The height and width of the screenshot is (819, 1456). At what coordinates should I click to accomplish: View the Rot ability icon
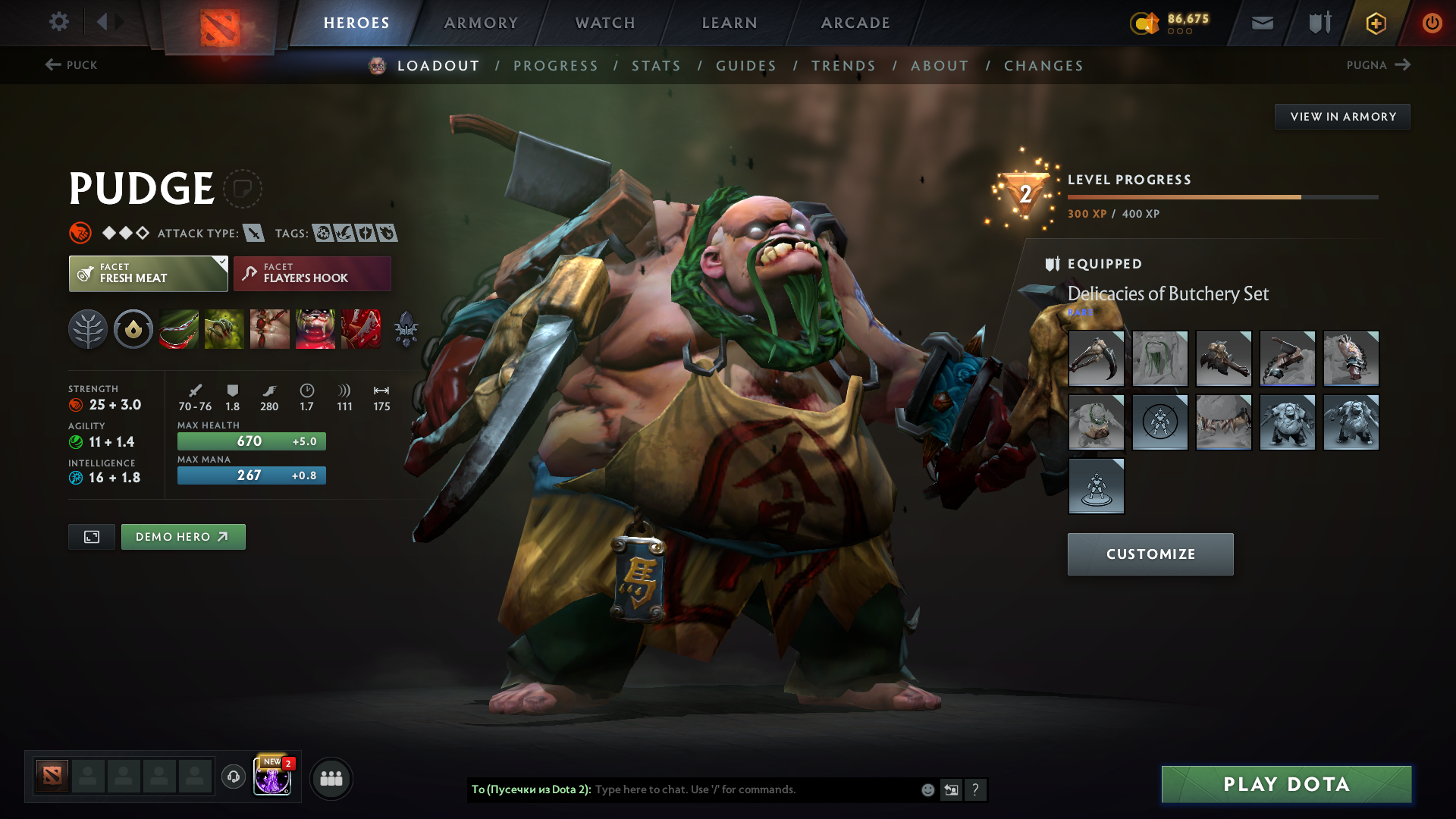pos(224,329)
